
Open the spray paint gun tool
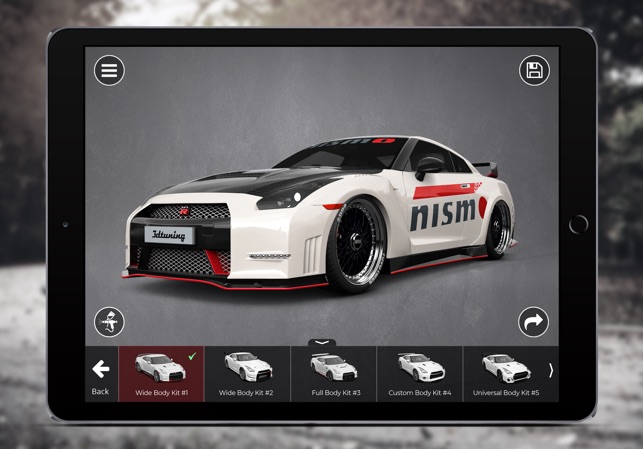109,322
